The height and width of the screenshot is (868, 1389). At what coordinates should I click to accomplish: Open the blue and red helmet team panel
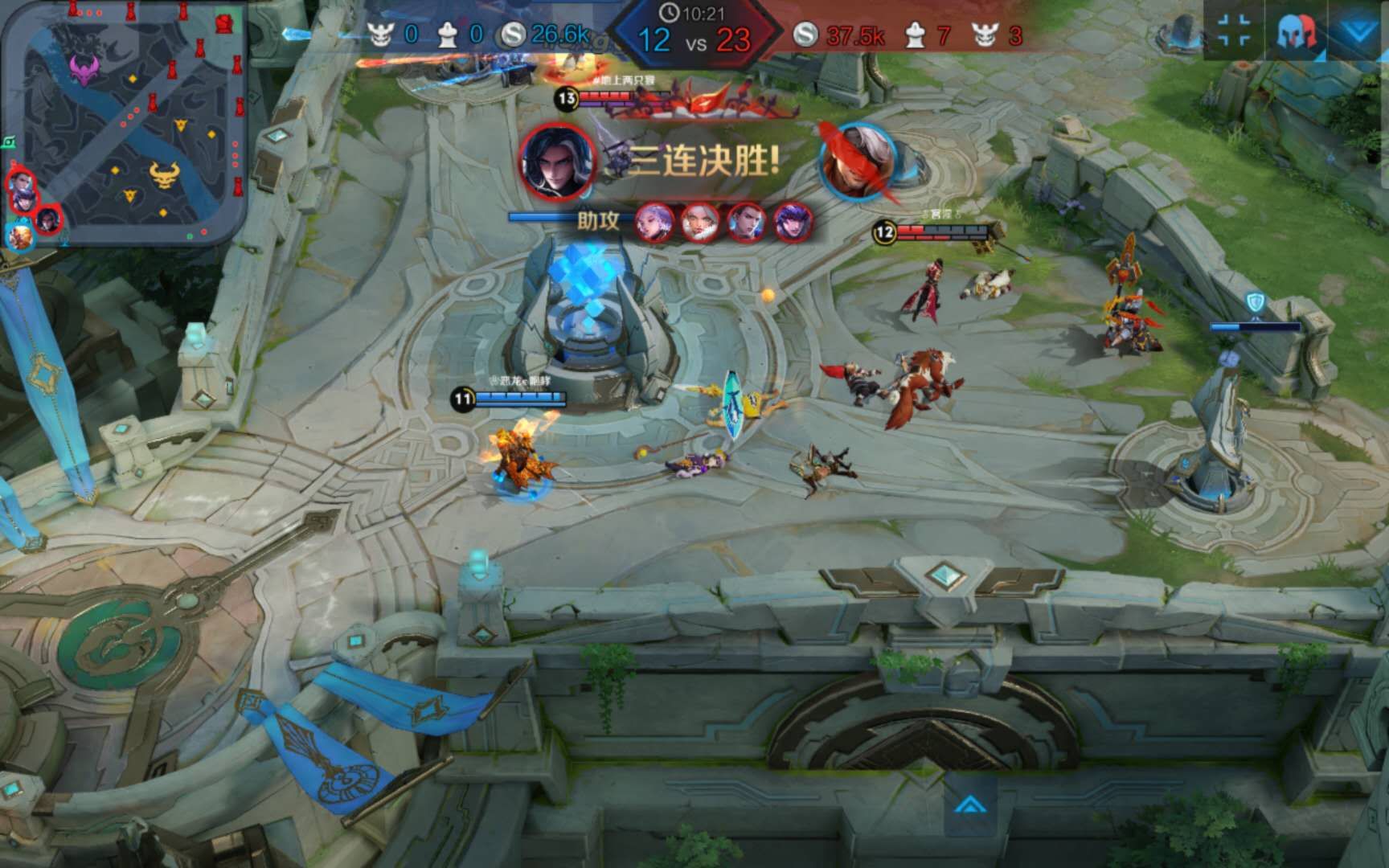[1295, 31]
